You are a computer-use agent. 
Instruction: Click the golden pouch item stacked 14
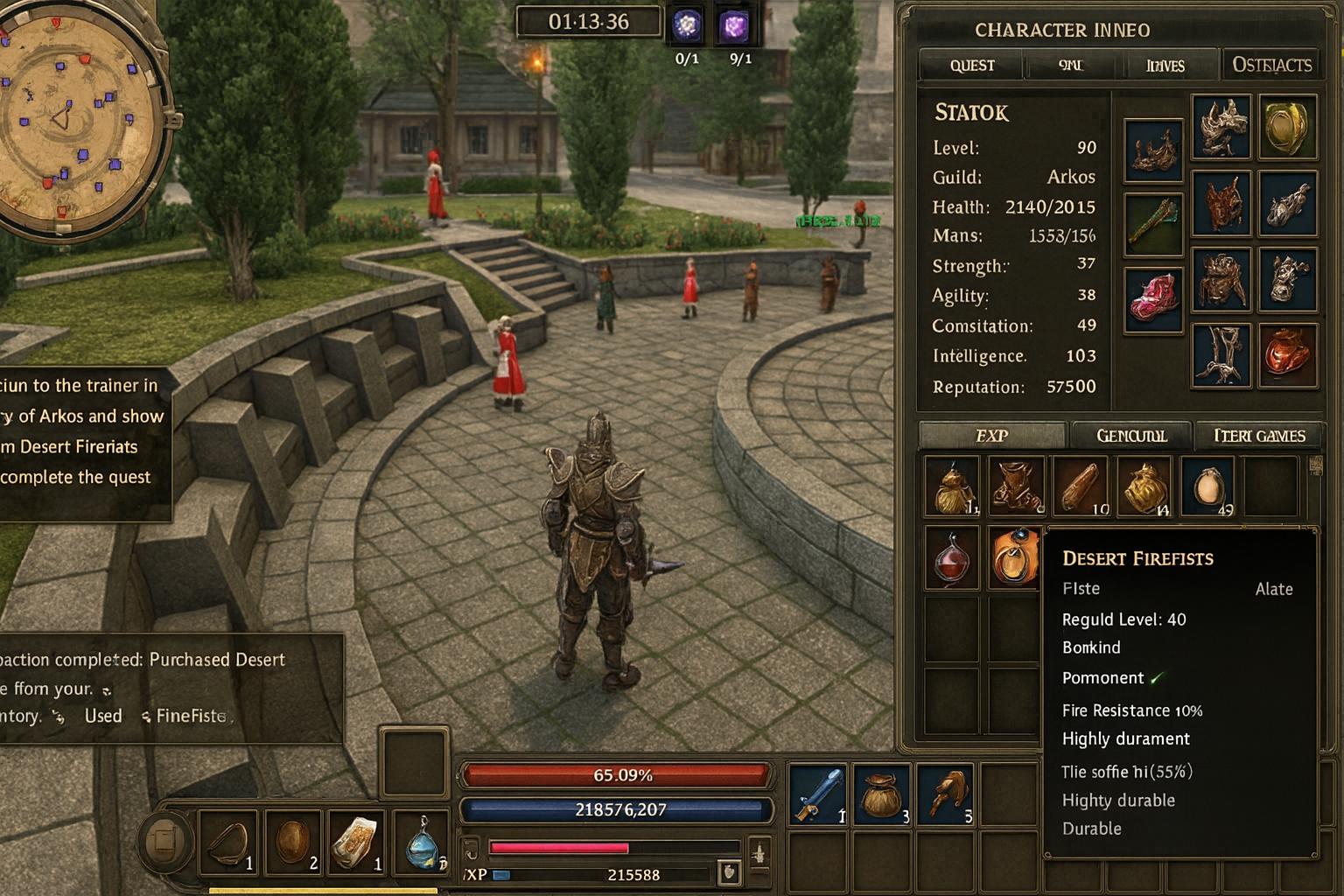click(x=1144, y=486)
